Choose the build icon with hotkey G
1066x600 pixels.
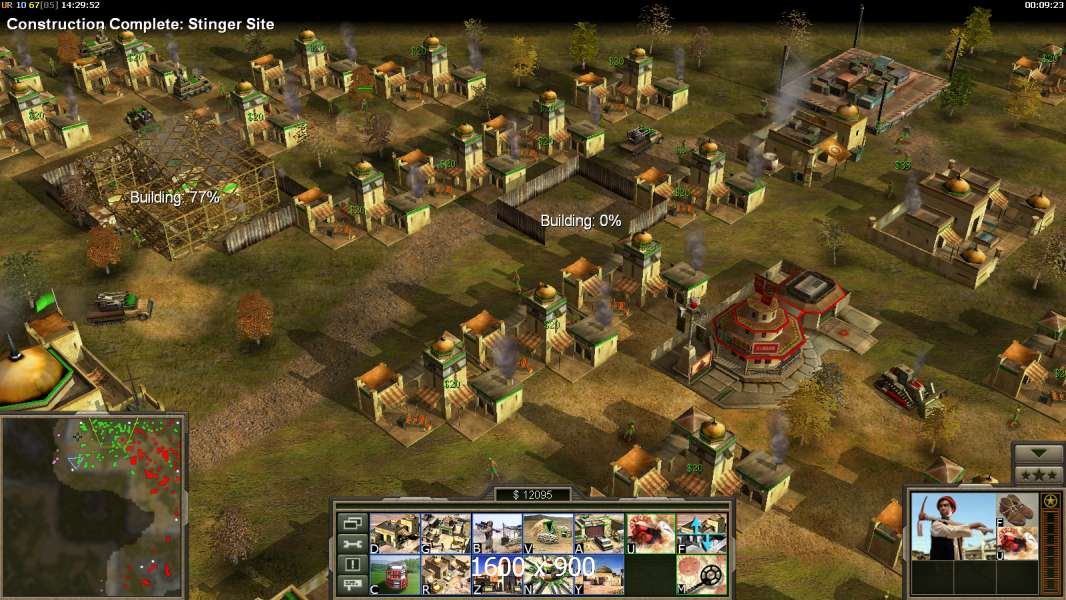pos(445,534)
